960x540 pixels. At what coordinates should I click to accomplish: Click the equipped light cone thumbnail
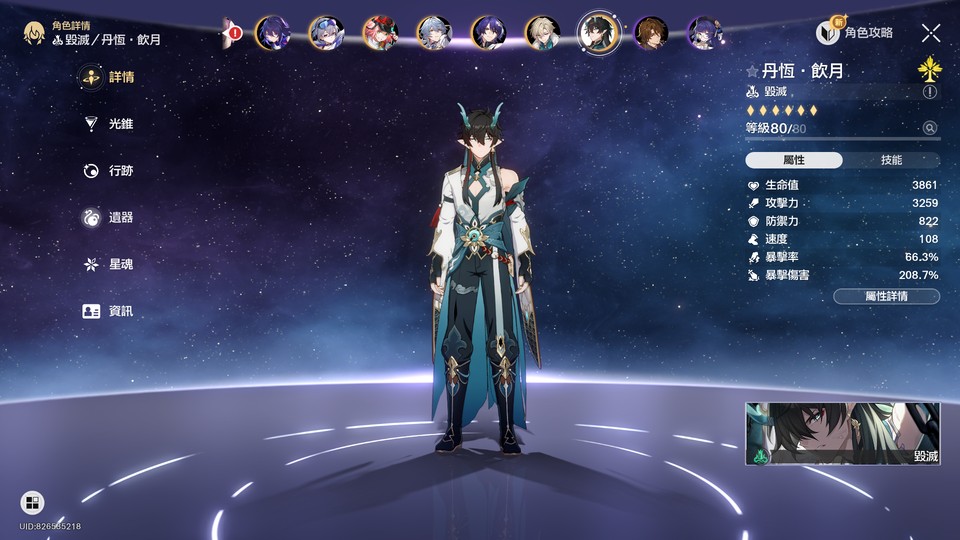coord(842,435)
